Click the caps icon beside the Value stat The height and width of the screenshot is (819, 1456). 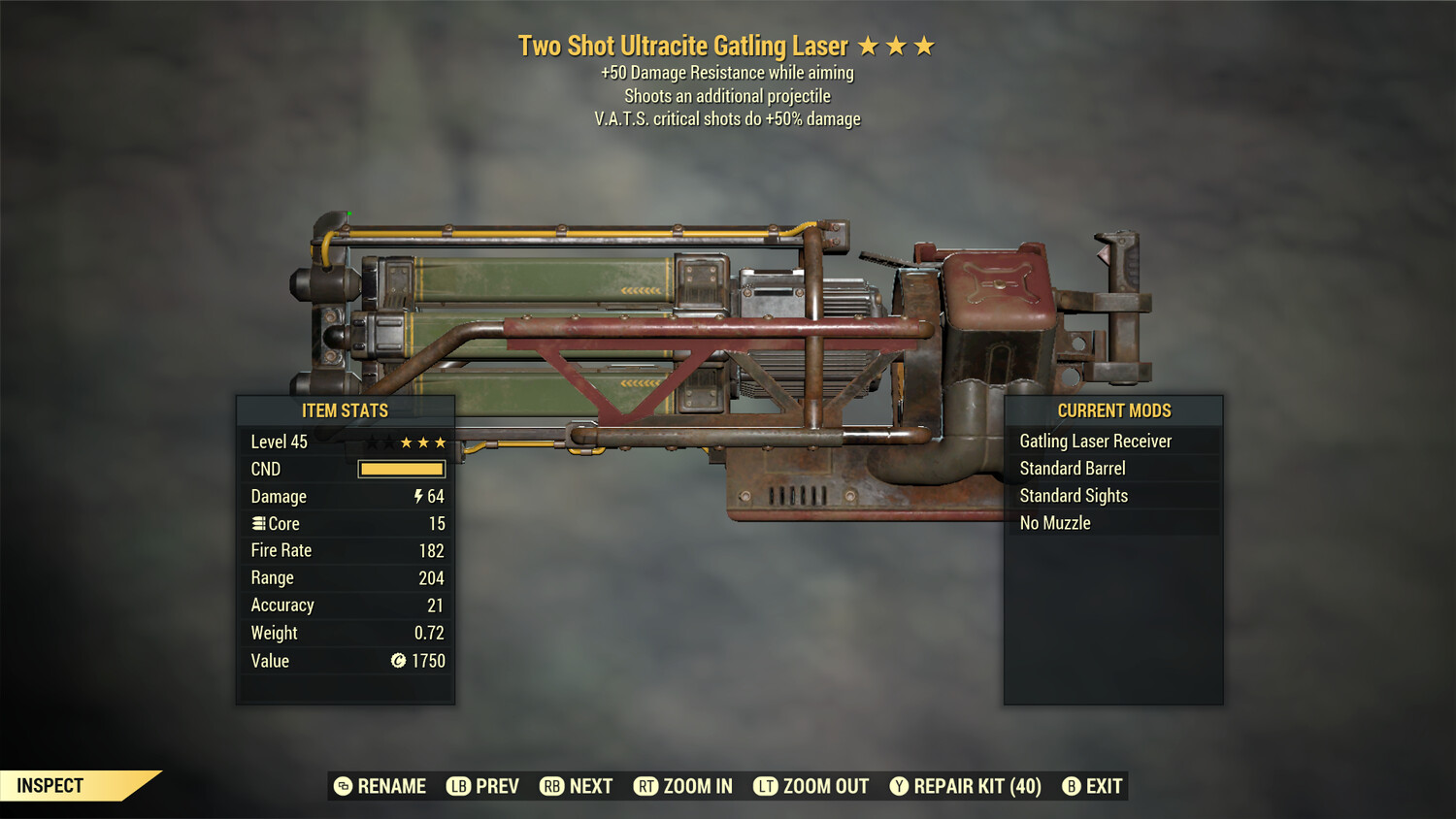point(398,661)
